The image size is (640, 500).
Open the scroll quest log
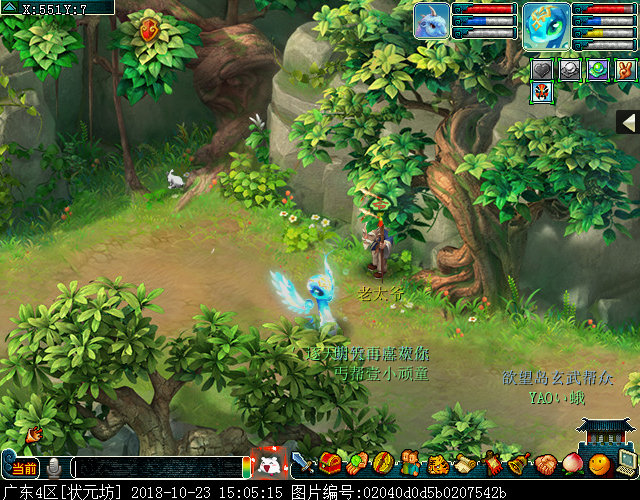tap(464, 464)
